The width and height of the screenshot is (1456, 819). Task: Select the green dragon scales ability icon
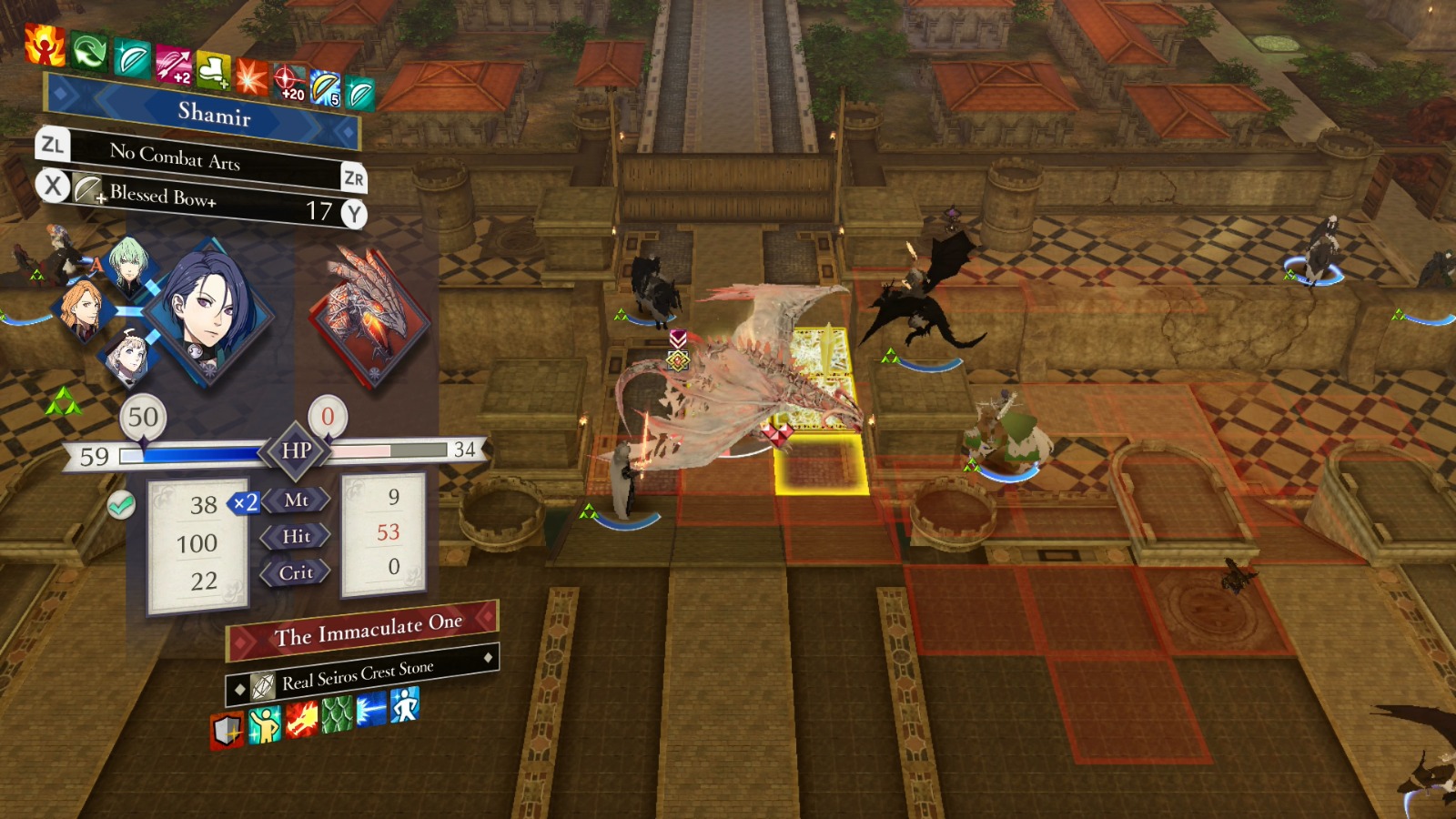coord(338,718)
